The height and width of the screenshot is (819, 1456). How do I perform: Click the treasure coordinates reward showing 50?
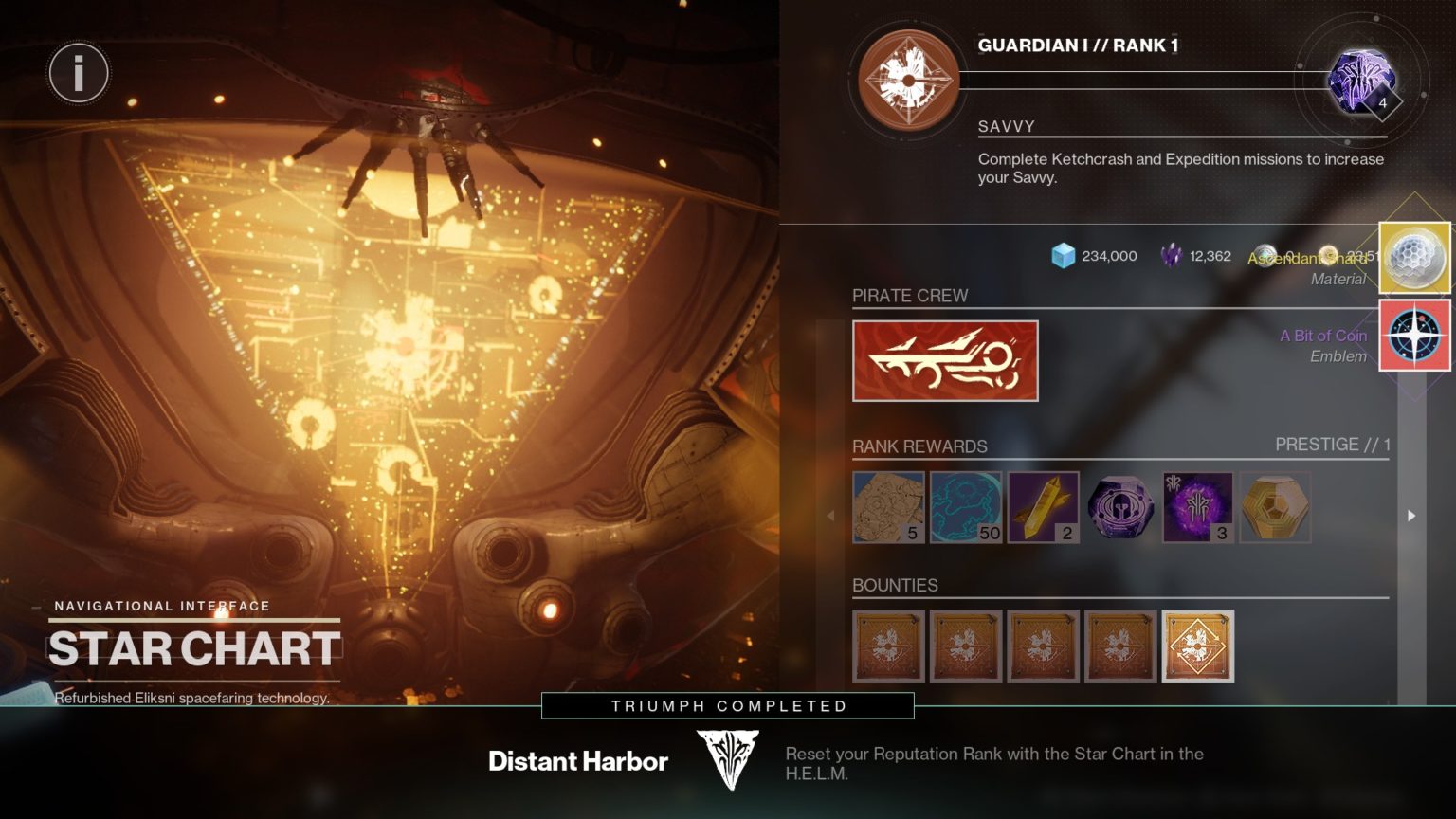coord(965,506)
